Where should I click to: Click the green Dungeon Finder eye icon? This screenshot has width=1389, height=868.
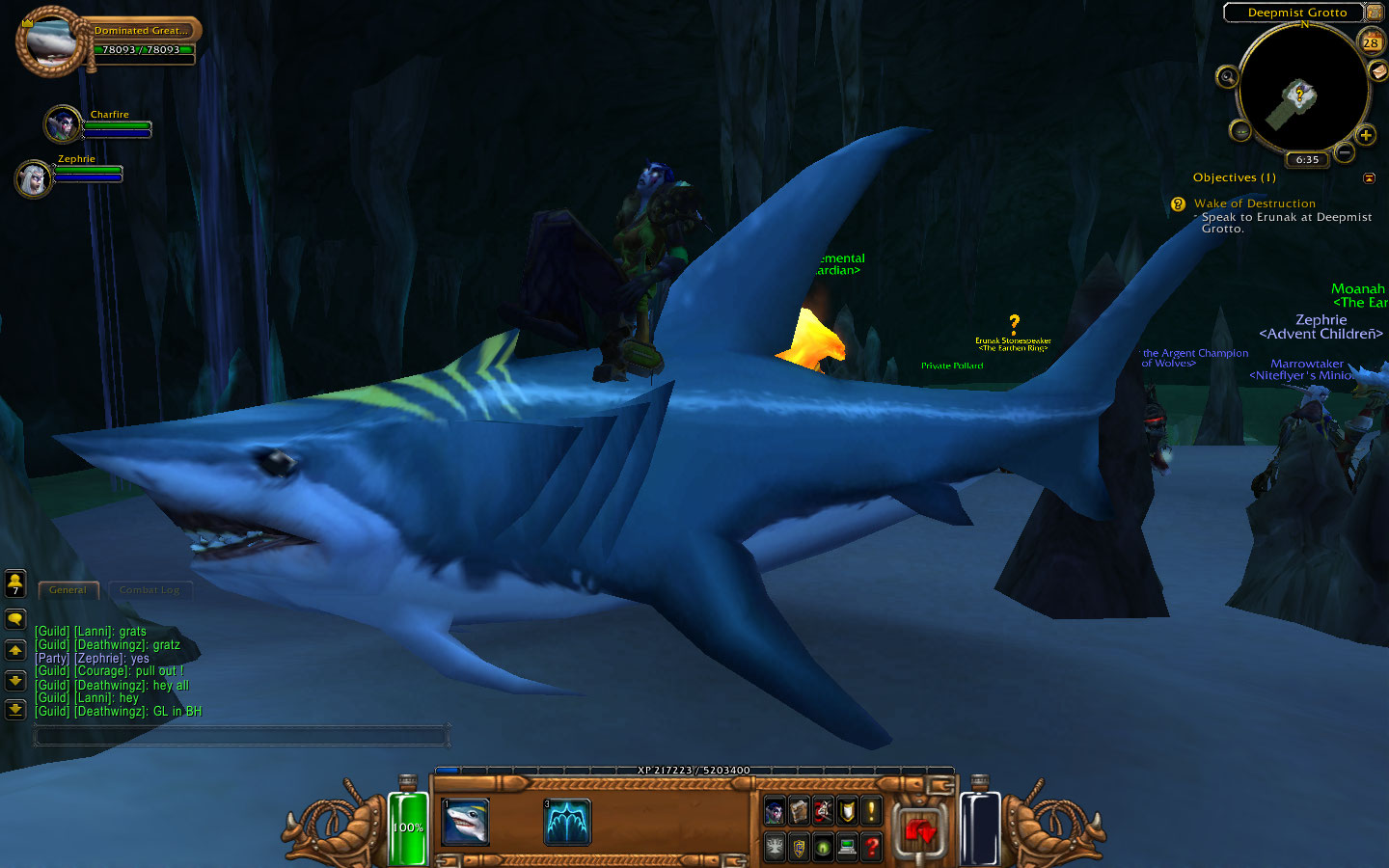pyautogui.click(x=821, y=848)
